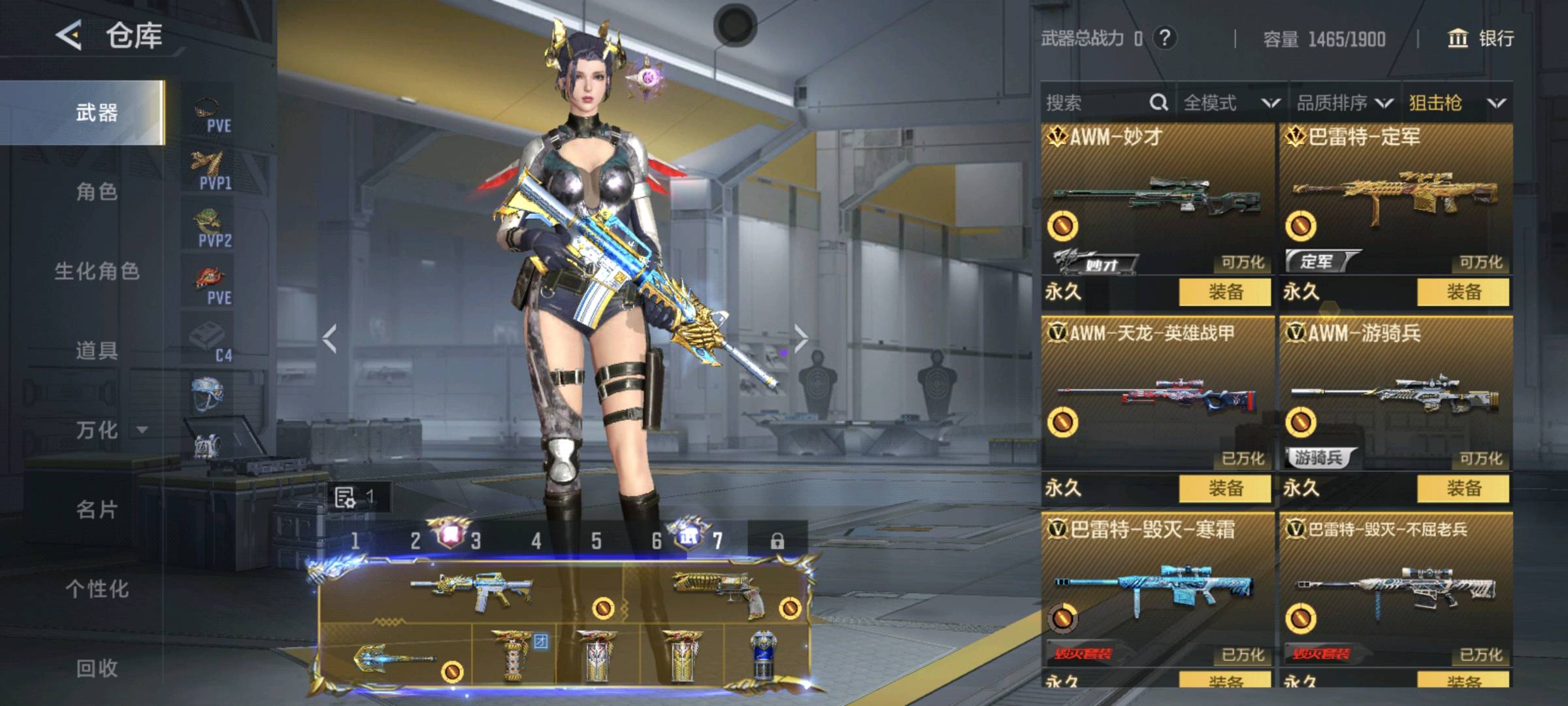Switch to the 角色 tab
Image resolution: width=1568 pixels, height=706 pixels.
point(97,192)
